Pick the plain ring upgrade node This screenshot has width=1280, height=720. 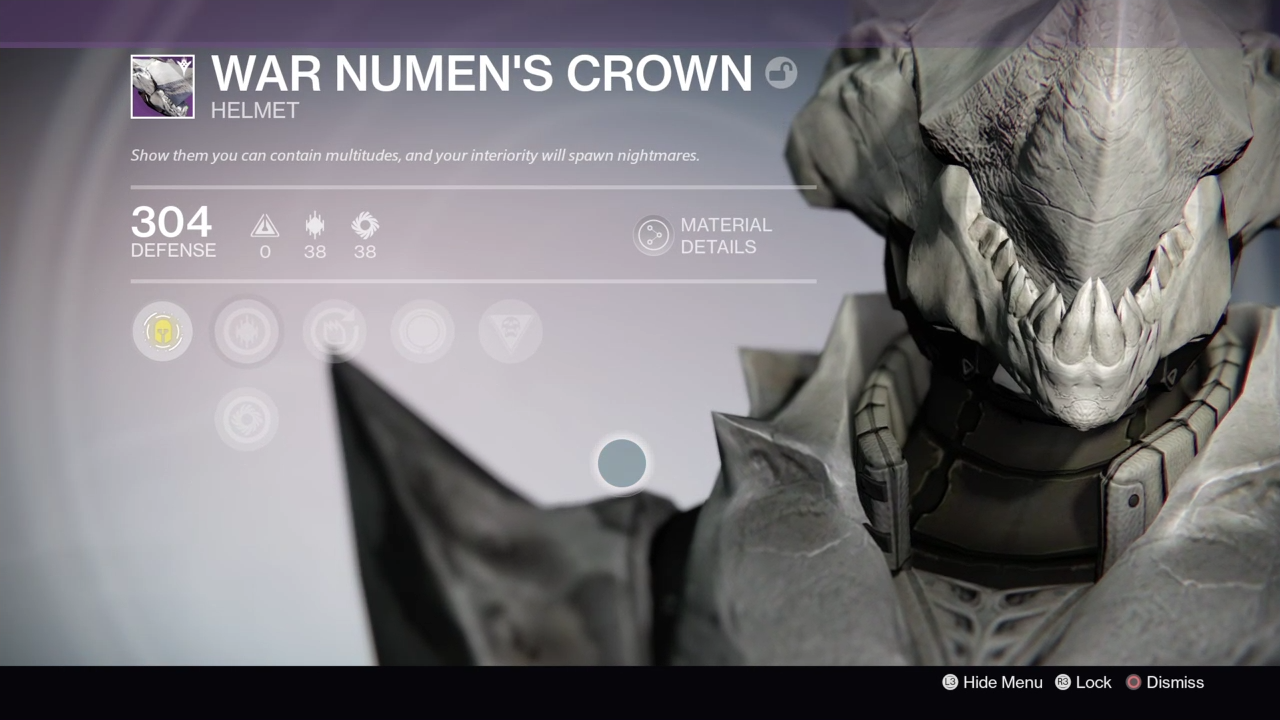422,331
